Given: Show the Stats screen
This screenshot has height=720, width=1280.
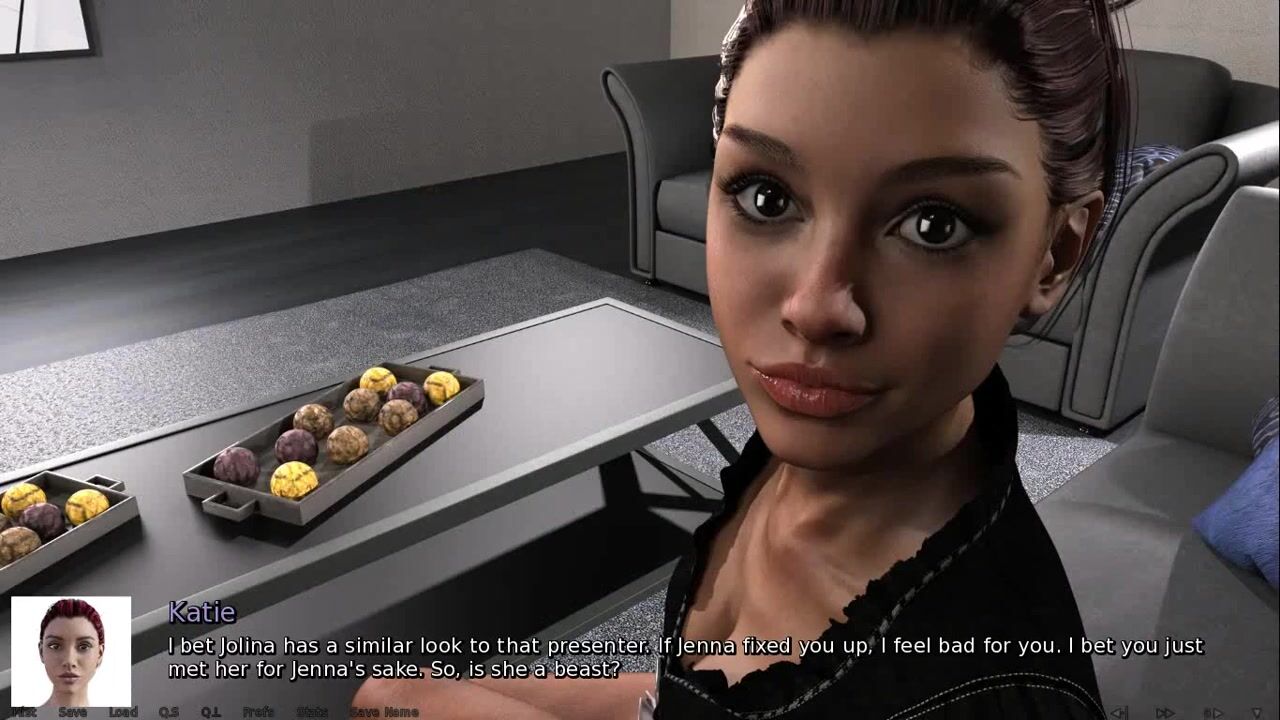Looking at the screenshot, I should pyautogui.click(x=312, y=712).
